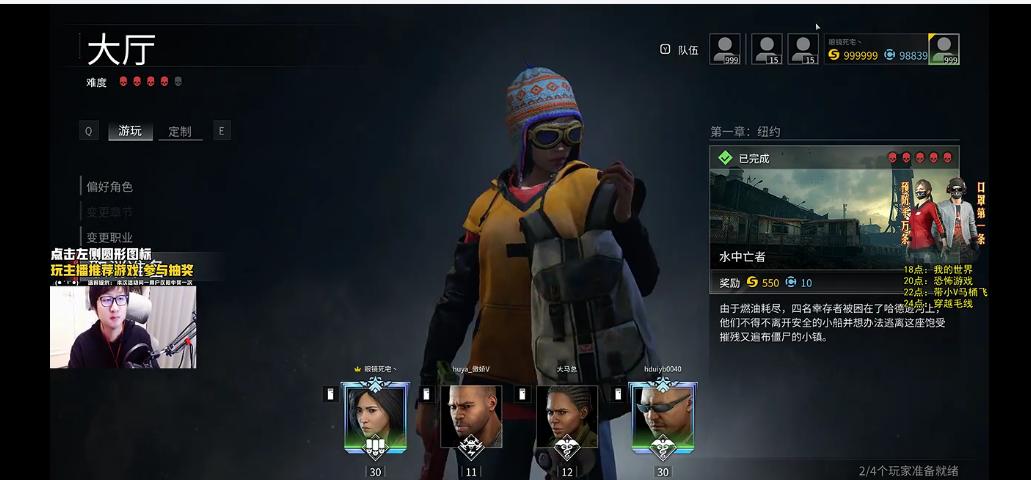The image size is (1031, 480).
Task: Click the huya_傲娇V player portrait
Action: [x=471, y=417]
